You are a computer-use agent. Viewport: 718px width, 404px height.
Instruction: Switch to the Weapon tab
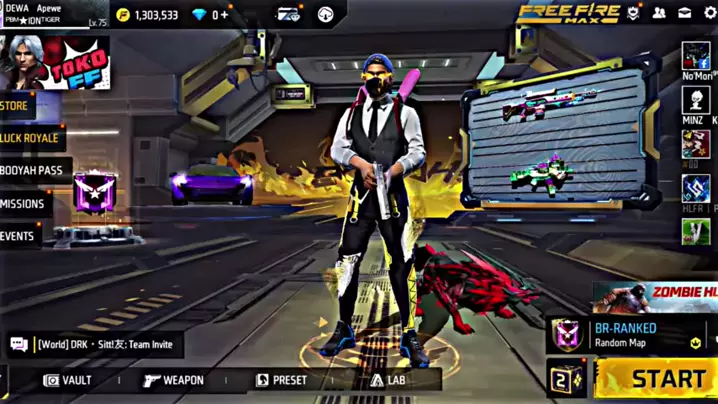pyautogui.click(x=174, y=380)
